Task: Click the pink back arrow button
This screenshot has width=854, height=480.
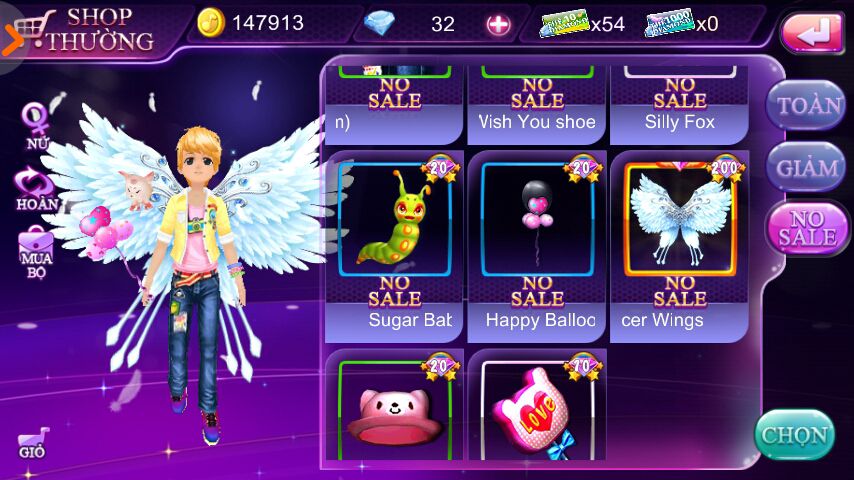Action: 812,33
